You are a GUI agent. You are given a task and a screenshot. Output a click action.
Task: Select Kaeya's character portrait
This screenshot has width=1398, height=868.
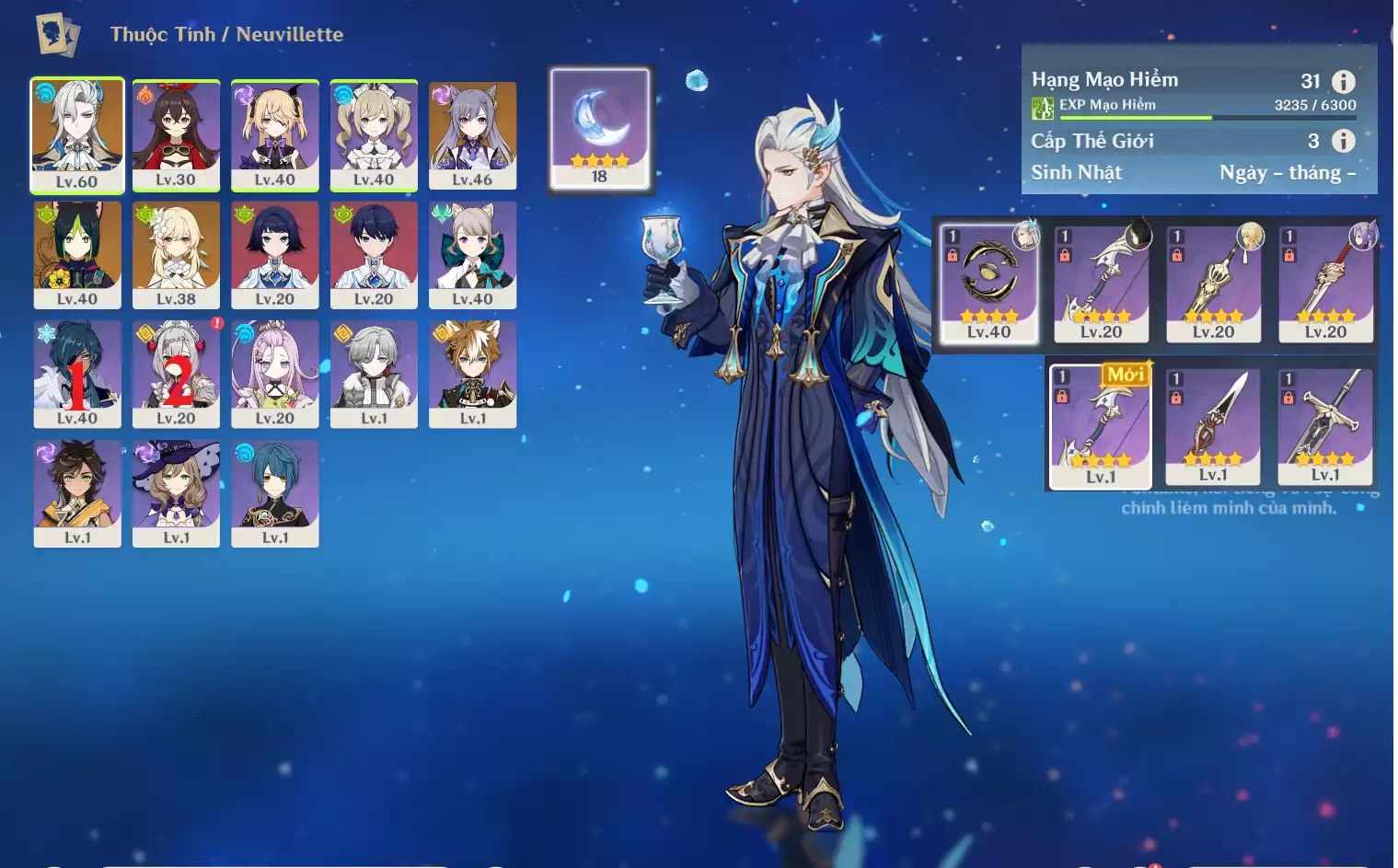tap(77, 373)
